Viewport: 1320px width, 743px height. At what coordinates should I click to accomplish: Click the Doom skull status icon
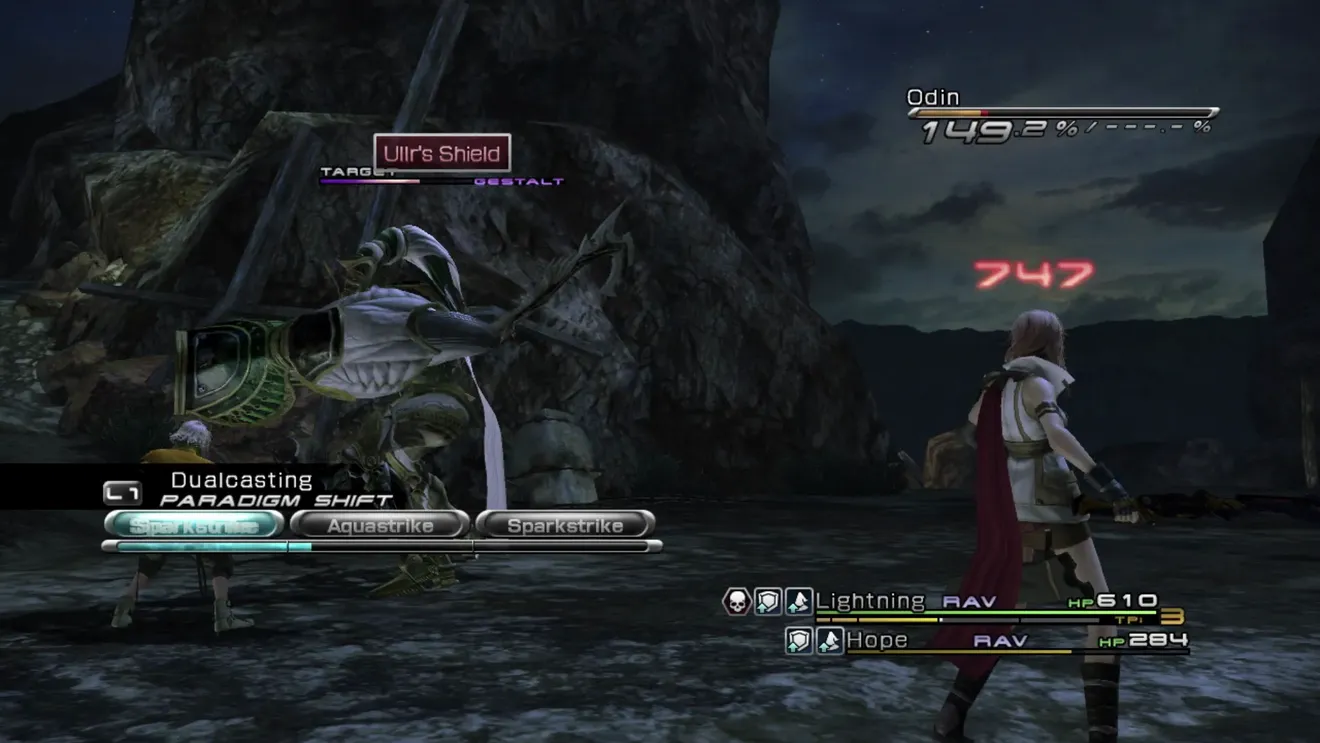pos(737,601)
